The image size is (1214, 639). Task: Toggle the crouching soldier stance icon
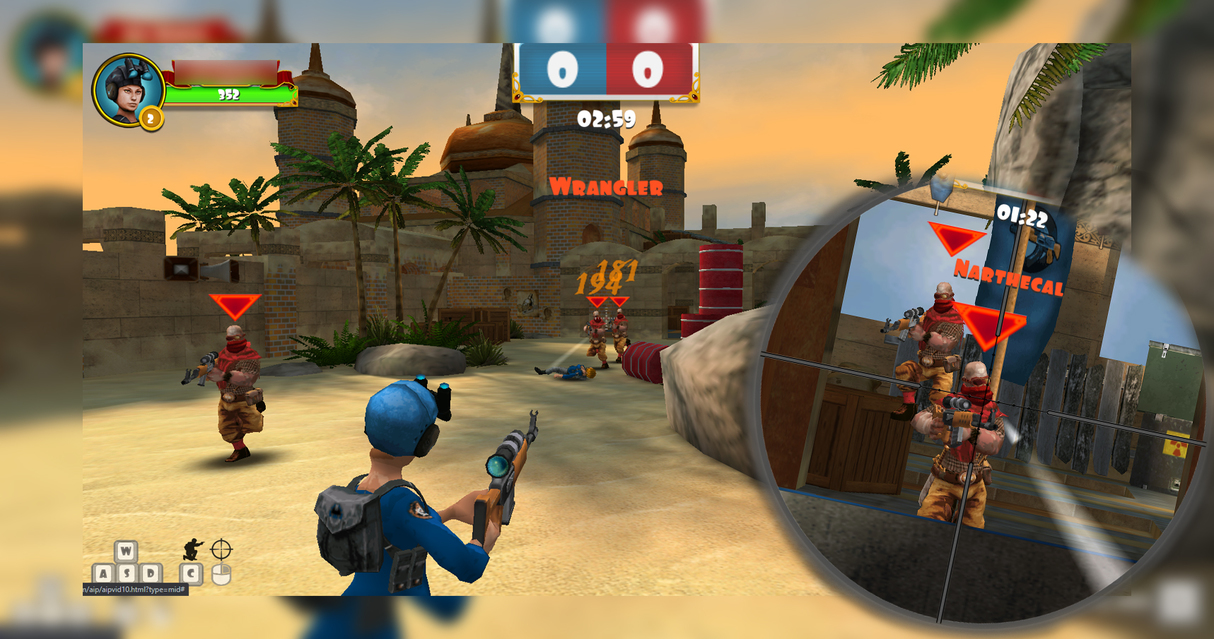click(x=192, y=549)
